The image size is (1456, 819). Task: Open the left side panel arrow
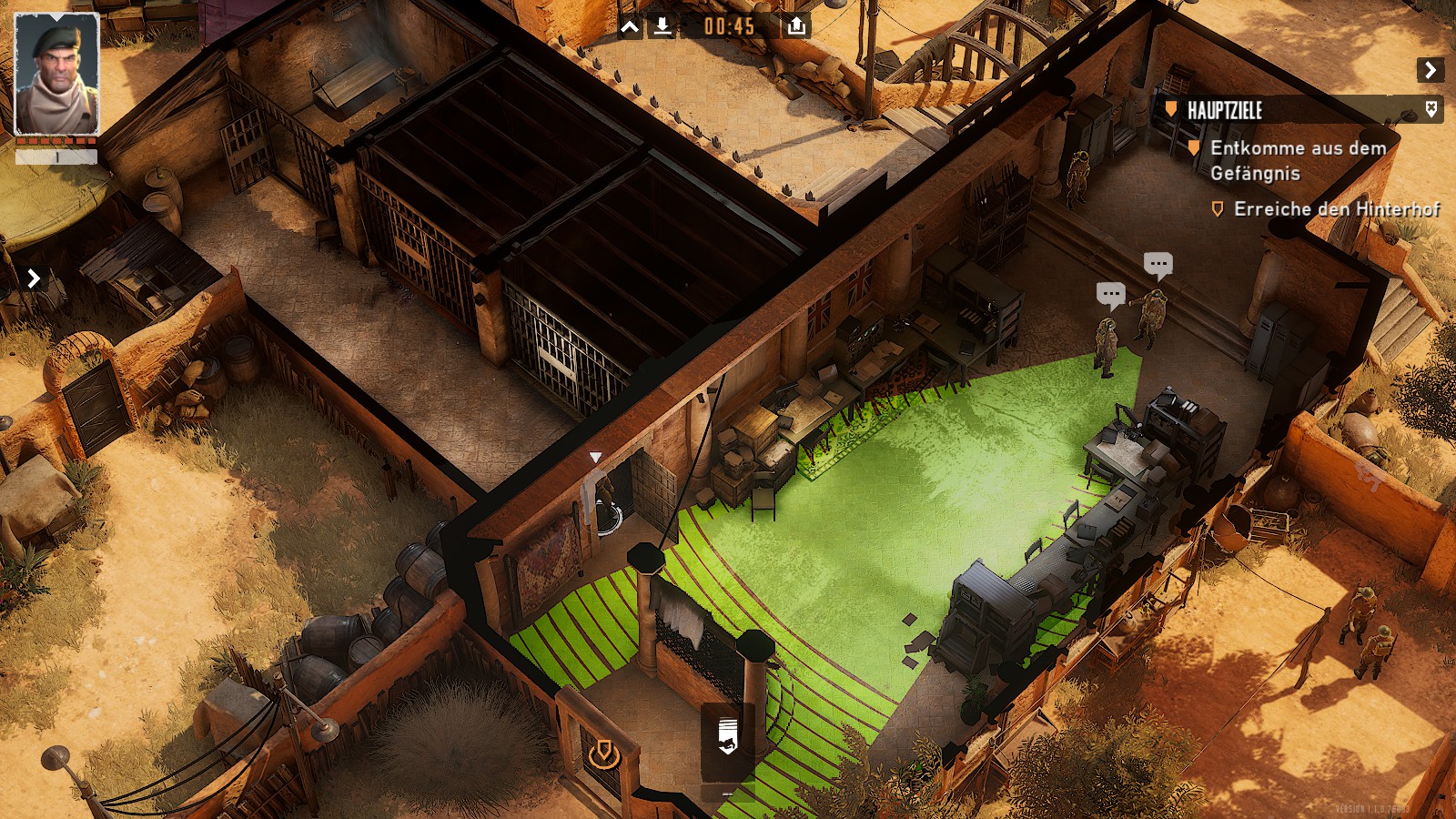34,278
